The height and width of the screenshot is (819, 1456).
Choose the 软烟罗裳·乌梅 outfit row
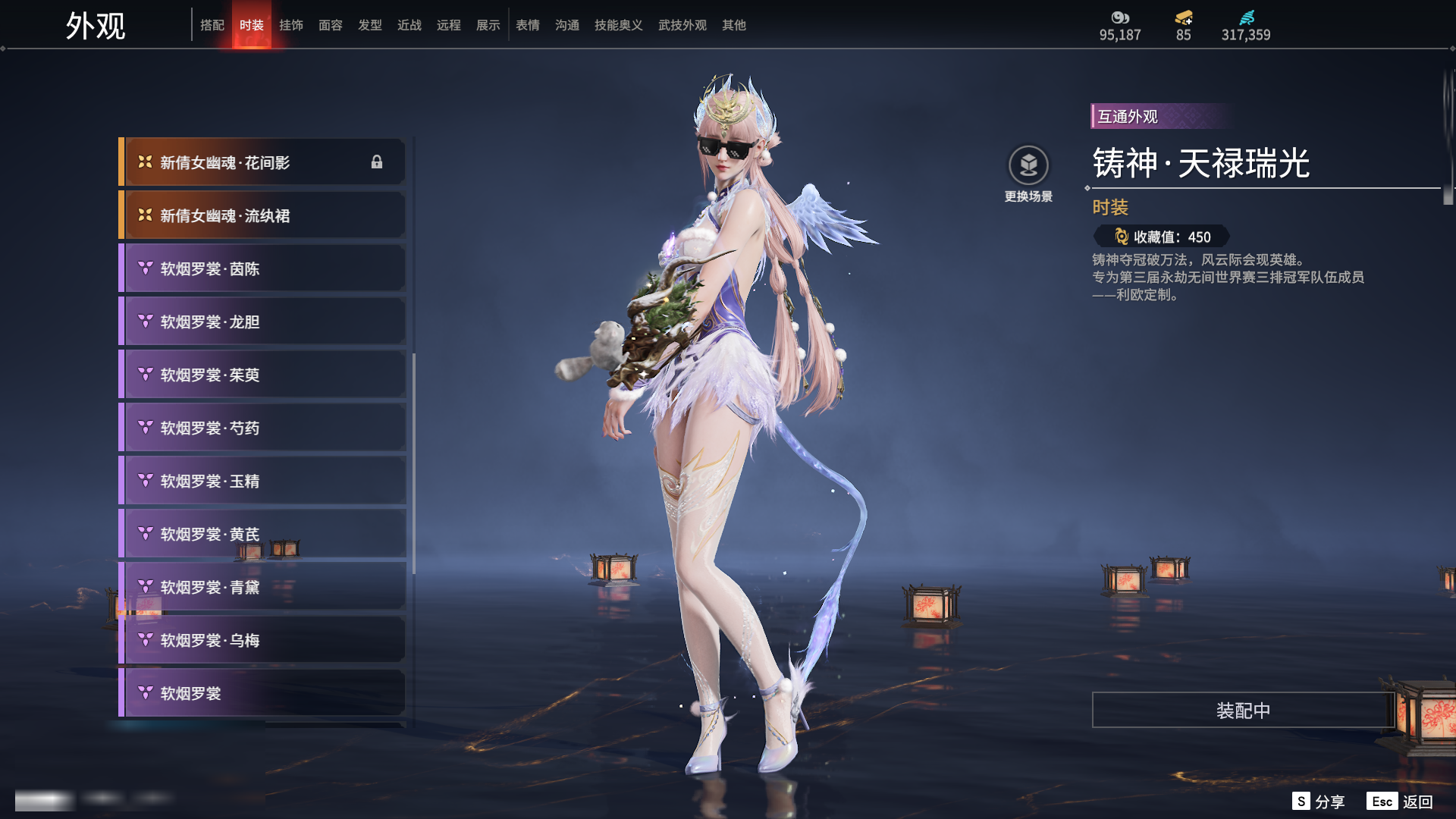pyautogui.click(x=262, y=640)
